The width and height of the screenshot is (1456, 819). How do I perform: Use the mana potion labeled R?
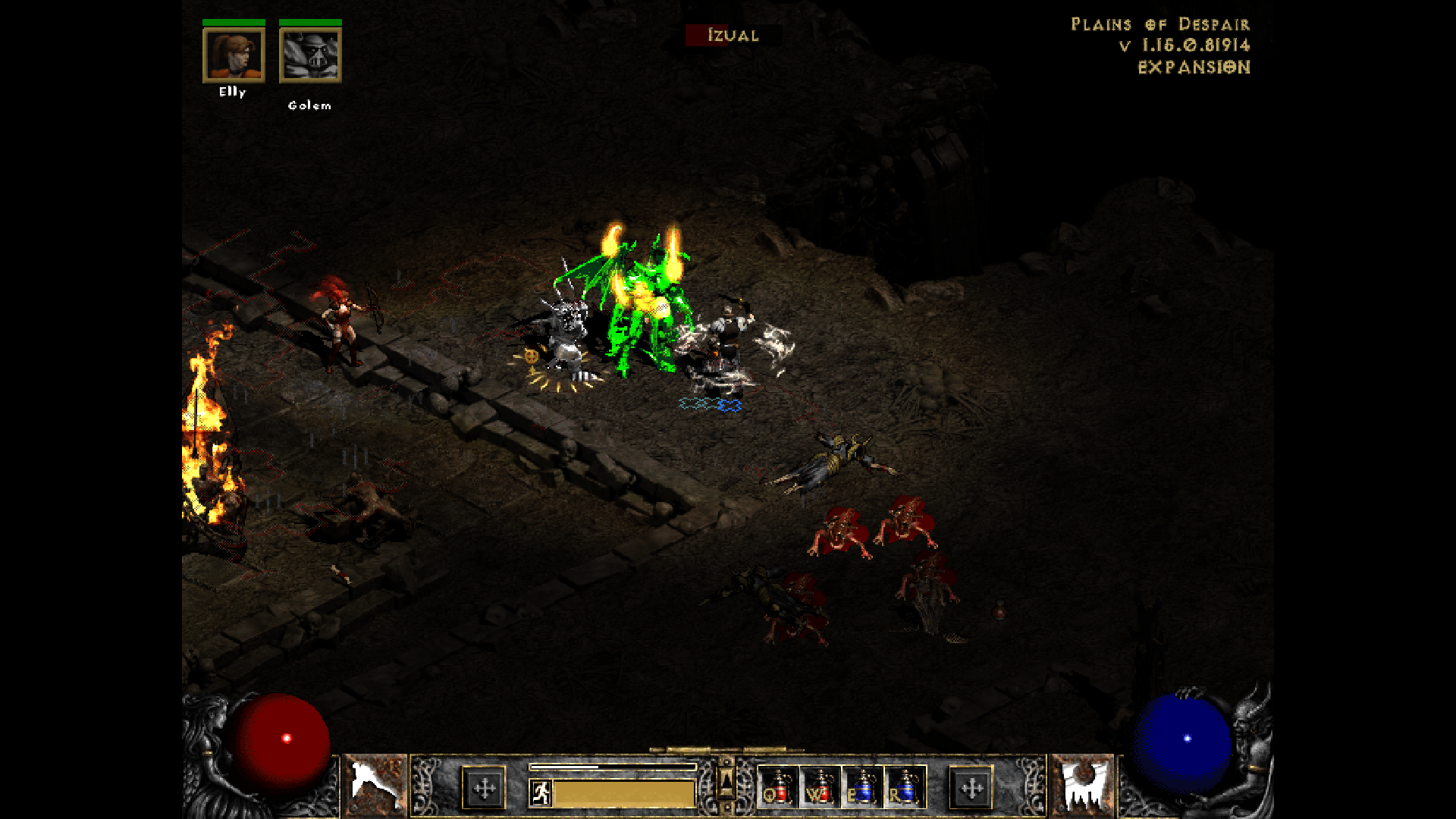click(x=905, y=786)
